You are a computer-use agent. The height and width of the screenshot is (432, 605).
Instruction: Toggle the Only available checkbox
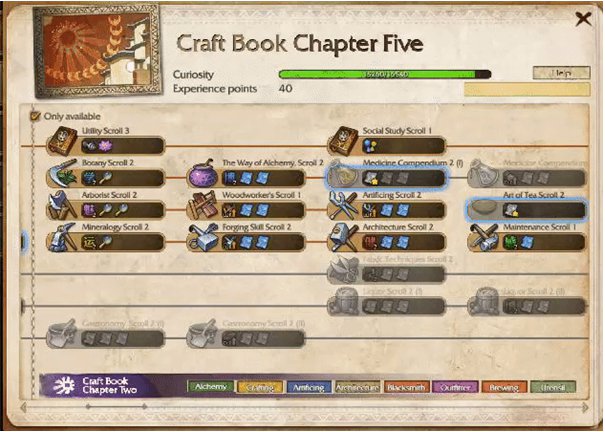tap(37, 117)
